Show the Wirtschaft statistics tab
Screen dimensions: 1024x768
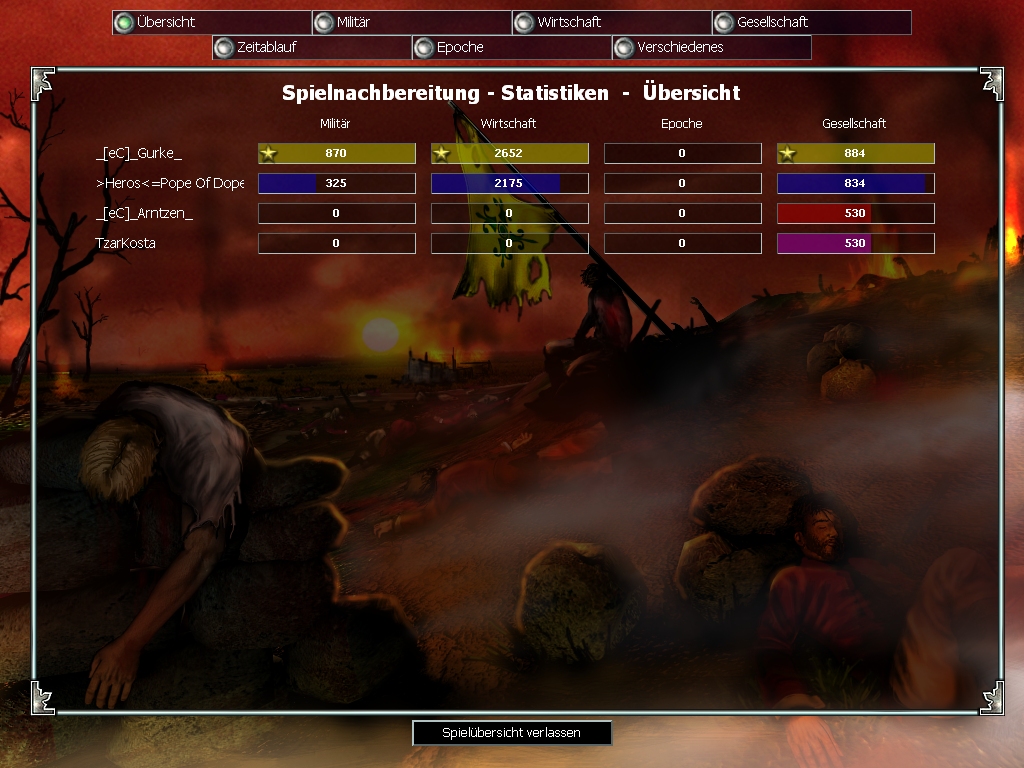tap(612, 22)
